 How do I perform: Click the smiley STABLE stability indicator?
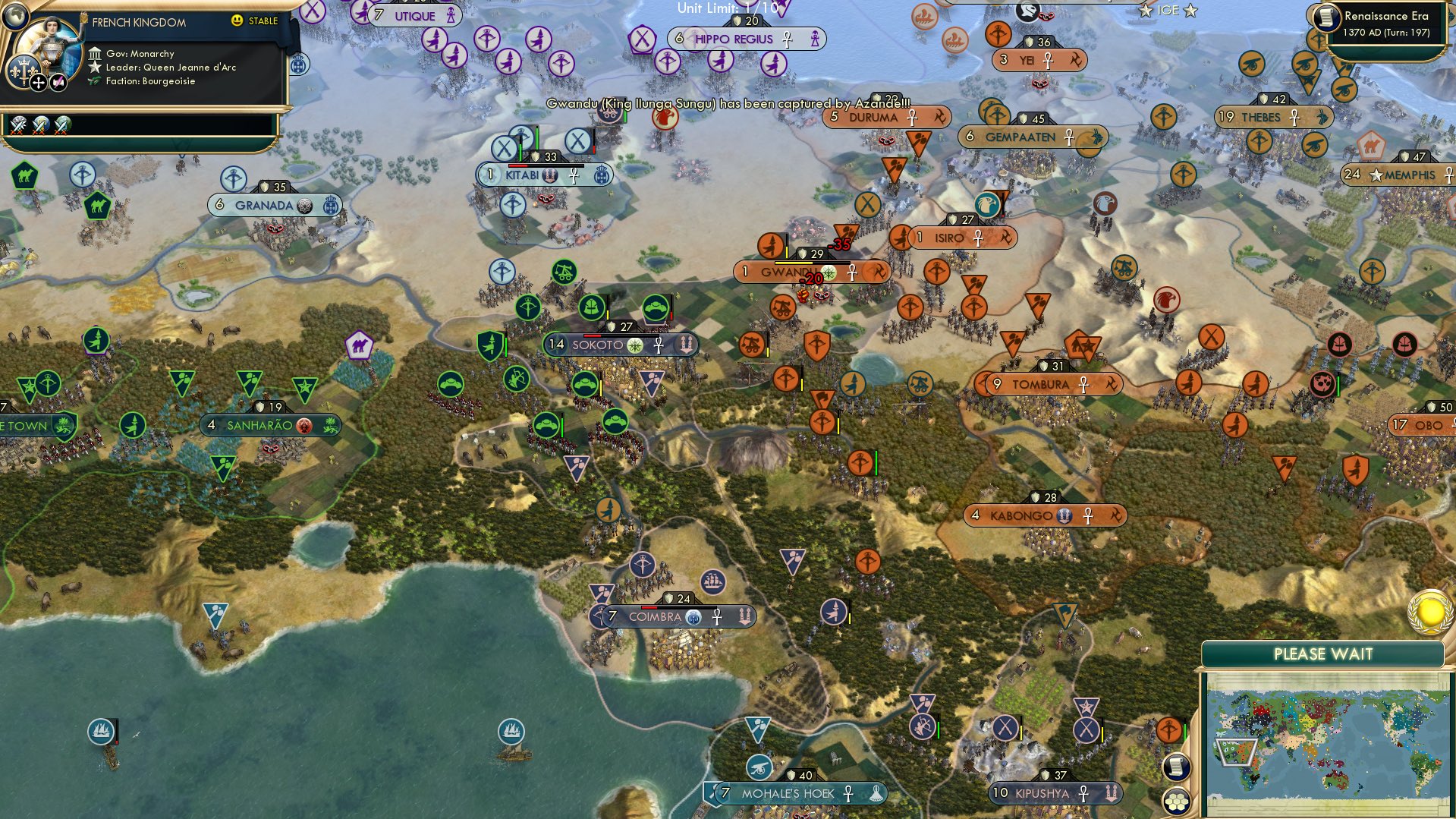[239, 20]
